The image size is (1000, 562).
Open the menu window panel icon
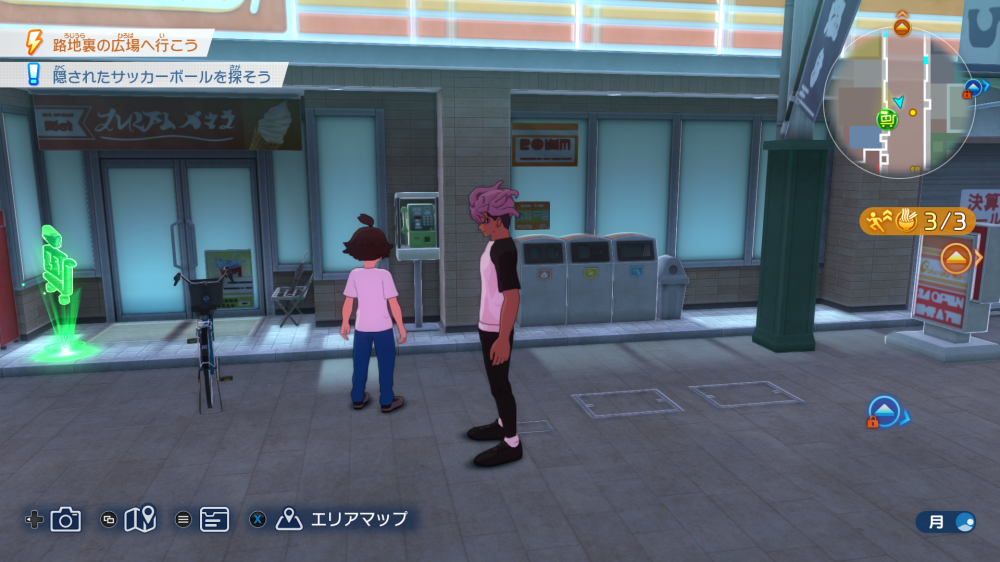click(214, 519)
